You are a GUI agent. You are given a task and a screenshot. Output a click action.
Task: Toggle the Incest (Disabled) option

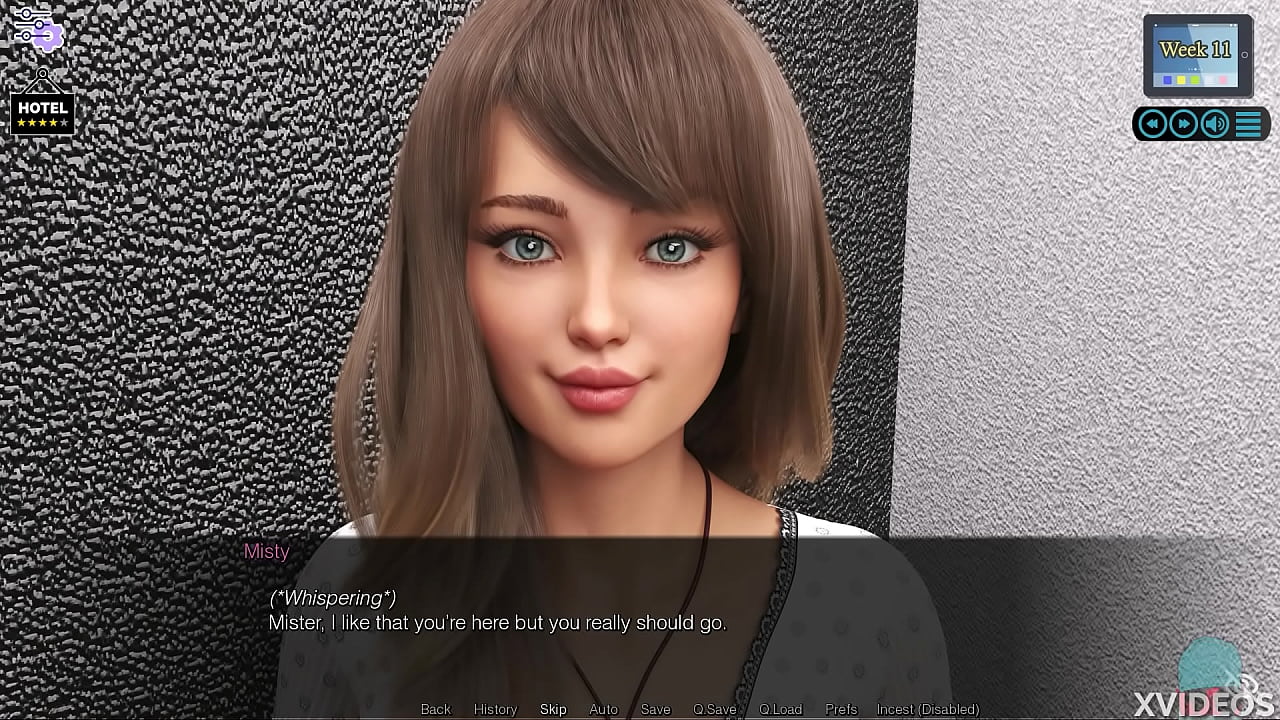click(925, 708)
